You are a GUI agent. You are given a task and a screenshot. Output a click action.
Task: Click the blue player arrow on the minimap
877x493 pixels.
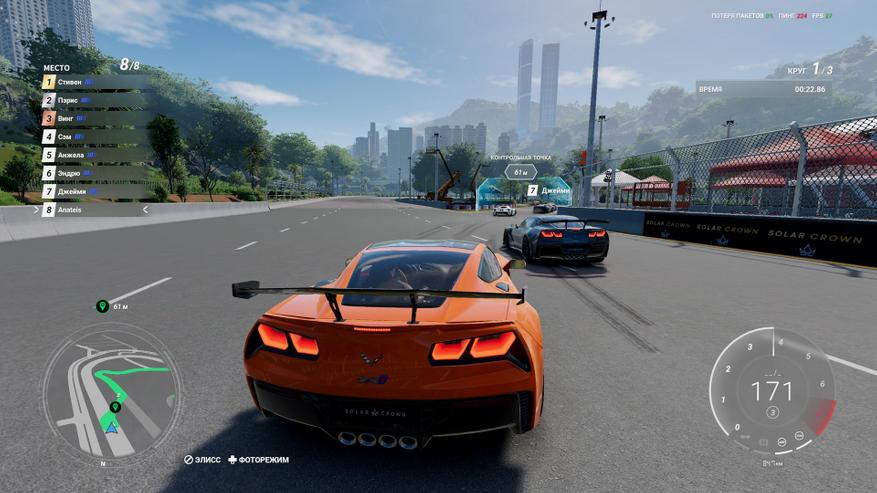pyautogui.click(x=112, y=427)
